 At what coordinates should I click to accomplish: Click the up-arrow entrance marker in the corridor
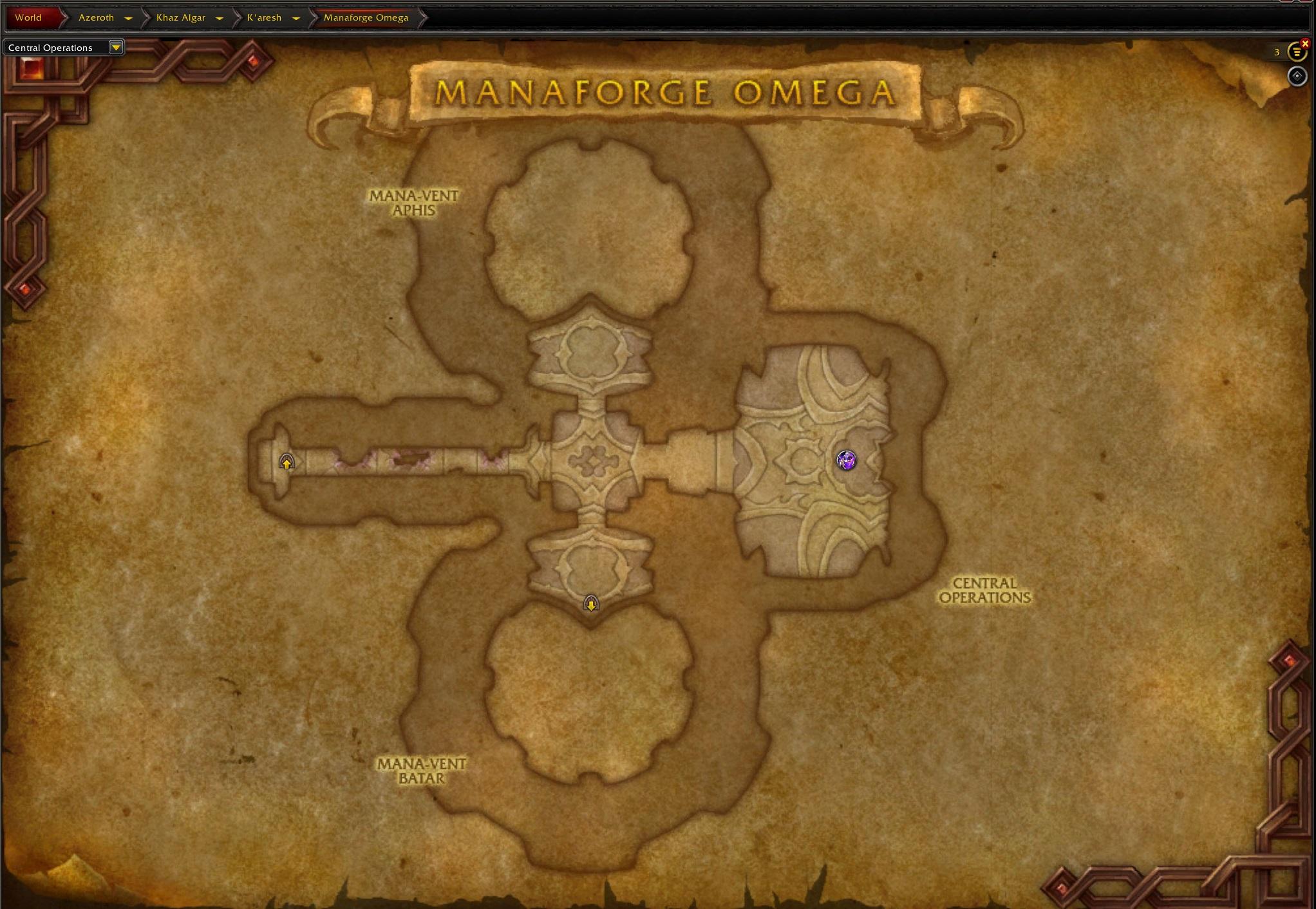click(287, 462)
